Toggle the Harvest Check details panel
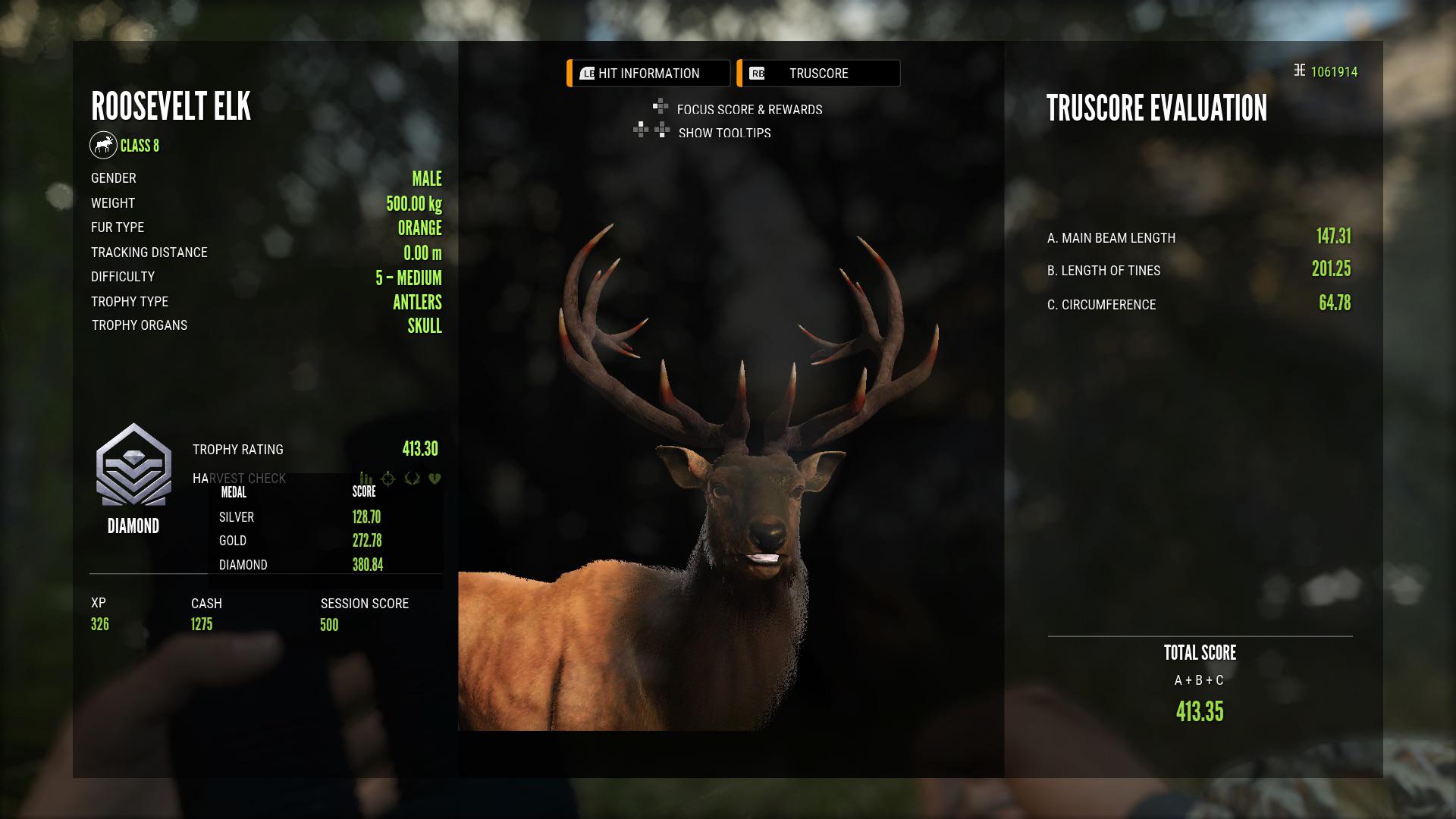The width and height of the screenshot is (1456, 819). 240,479
